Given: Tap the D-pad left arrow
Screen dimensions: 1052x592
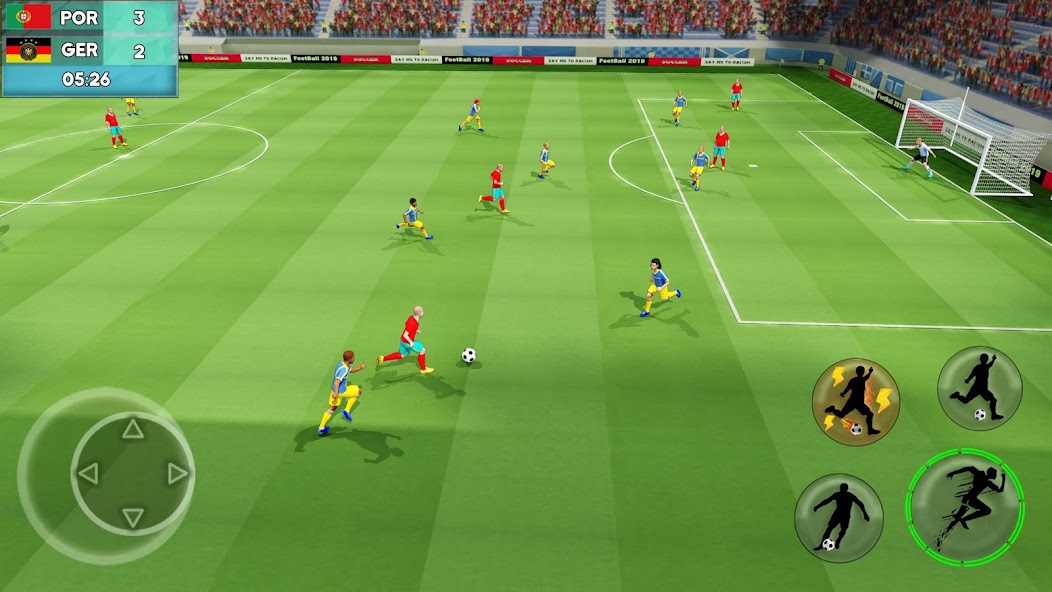Looking at the screenshot, I should pyautogui.click(x=88, y=474).
